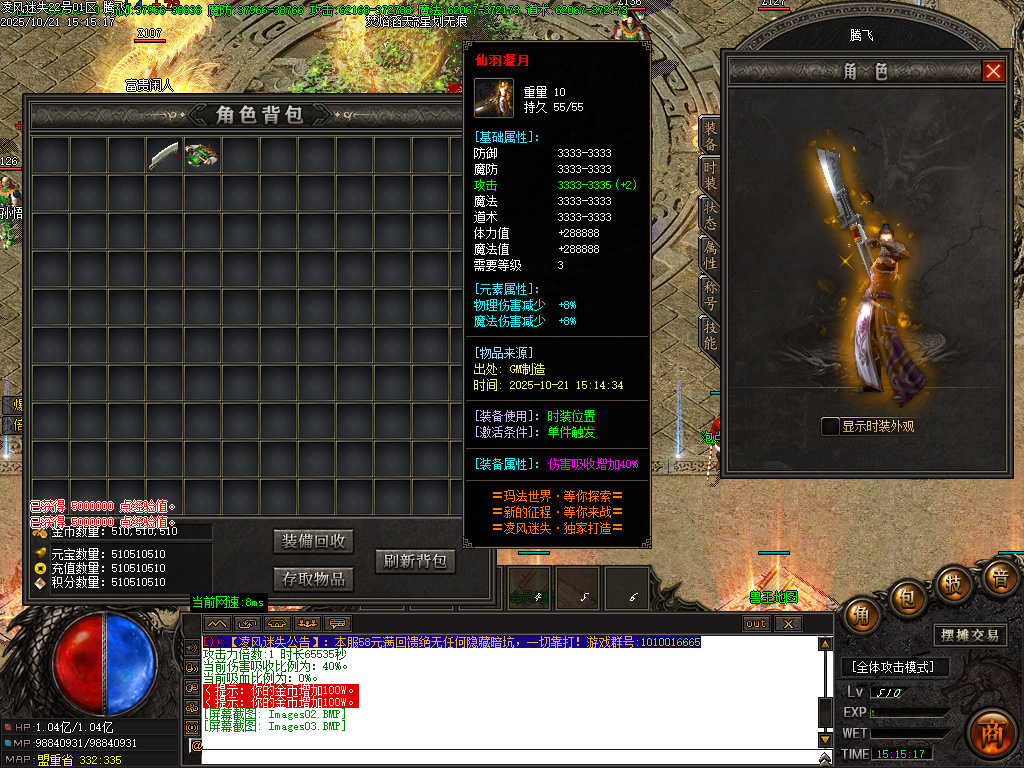Close the 角色 character panel
This screenshot has width=1024, height=768.
coord(992,71)
